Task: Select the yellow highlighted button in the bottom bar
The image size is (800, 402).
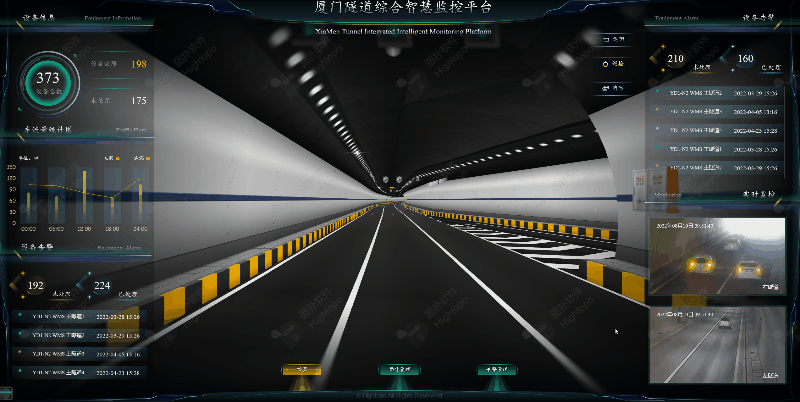Action: point(299,370)
